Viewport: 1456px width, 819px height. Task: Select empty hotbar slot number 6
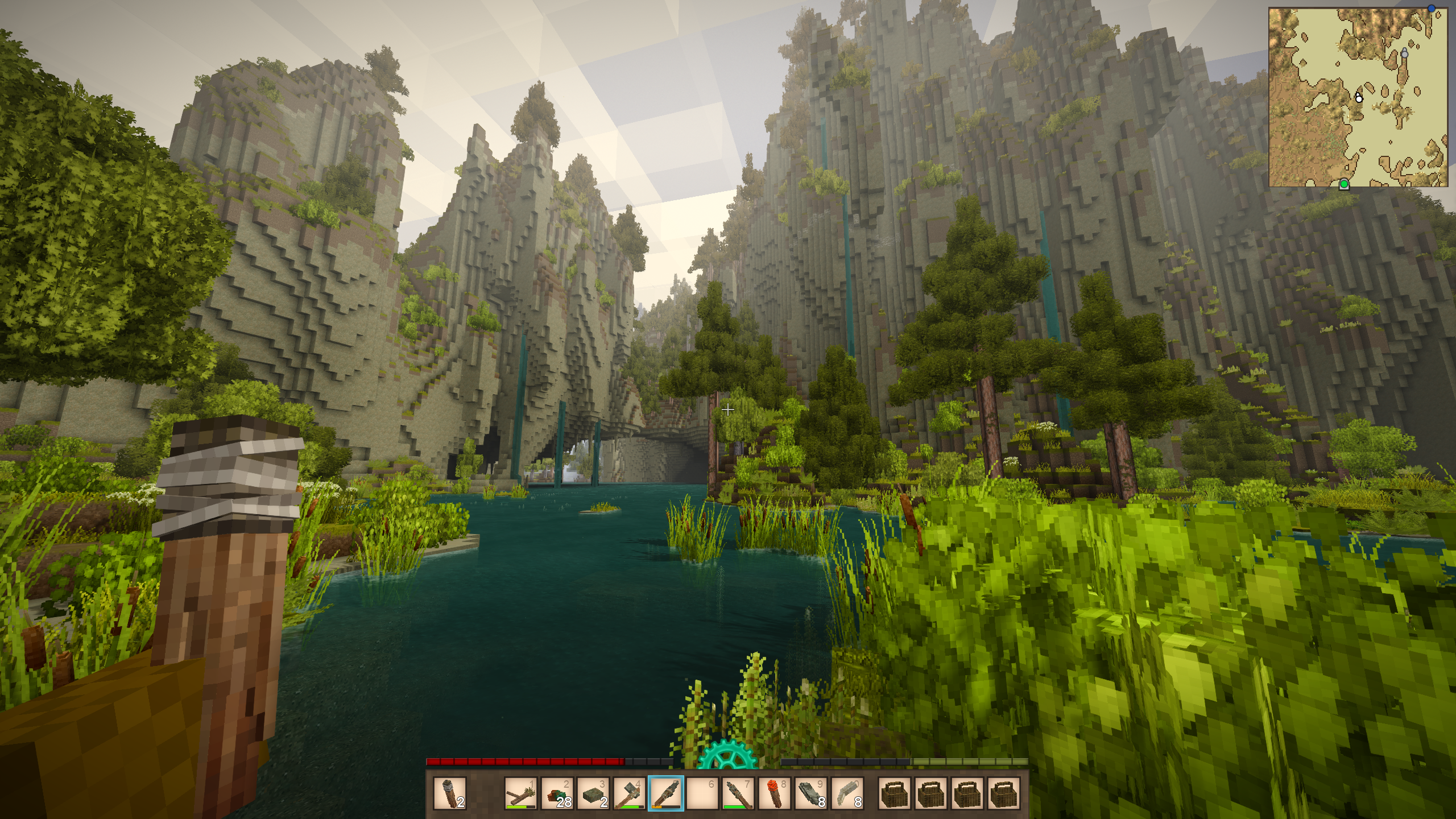pos(702,793)
